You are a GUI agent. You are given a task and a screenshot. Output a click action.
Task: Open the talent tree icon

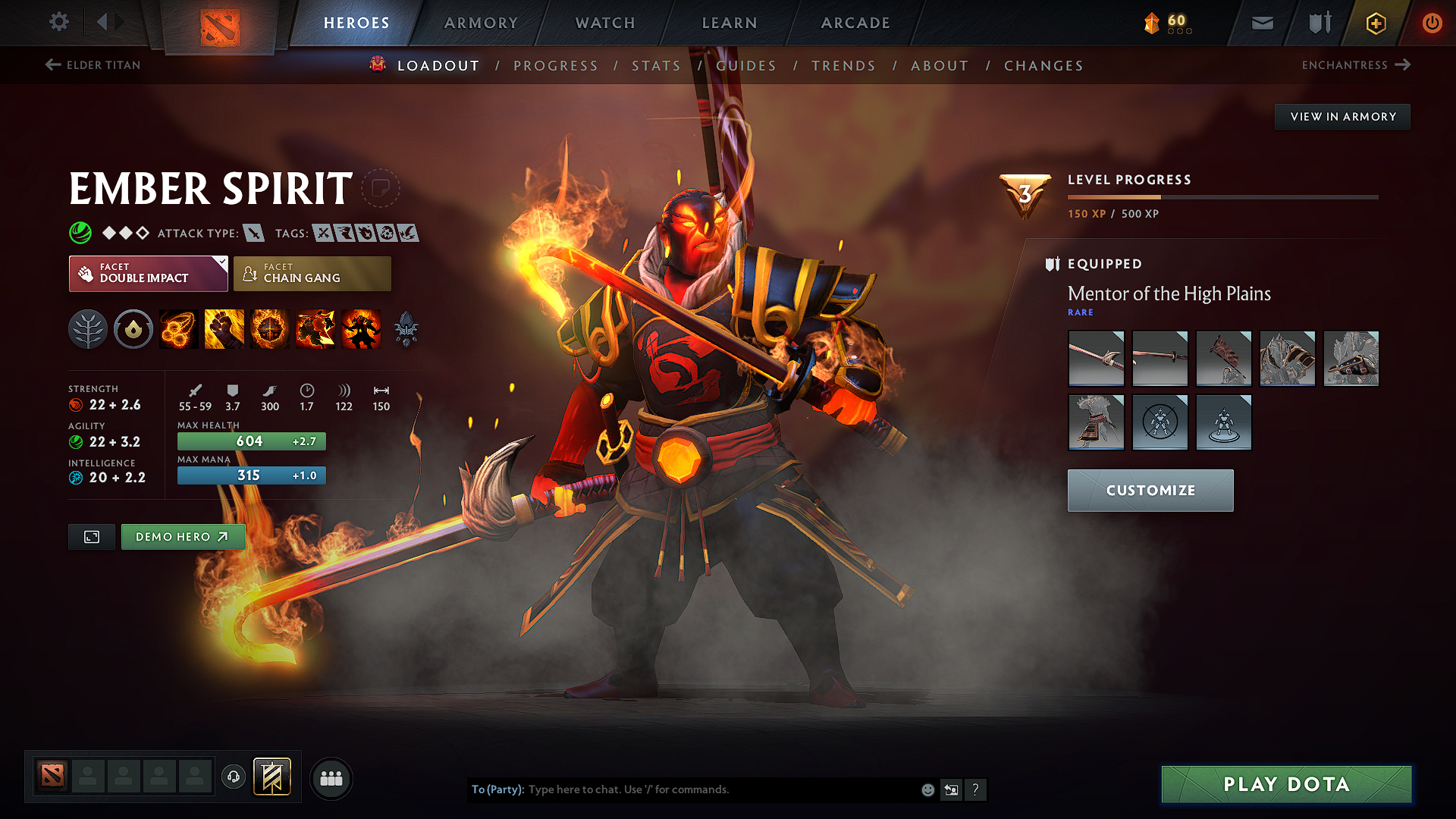[x=88, y=328]
